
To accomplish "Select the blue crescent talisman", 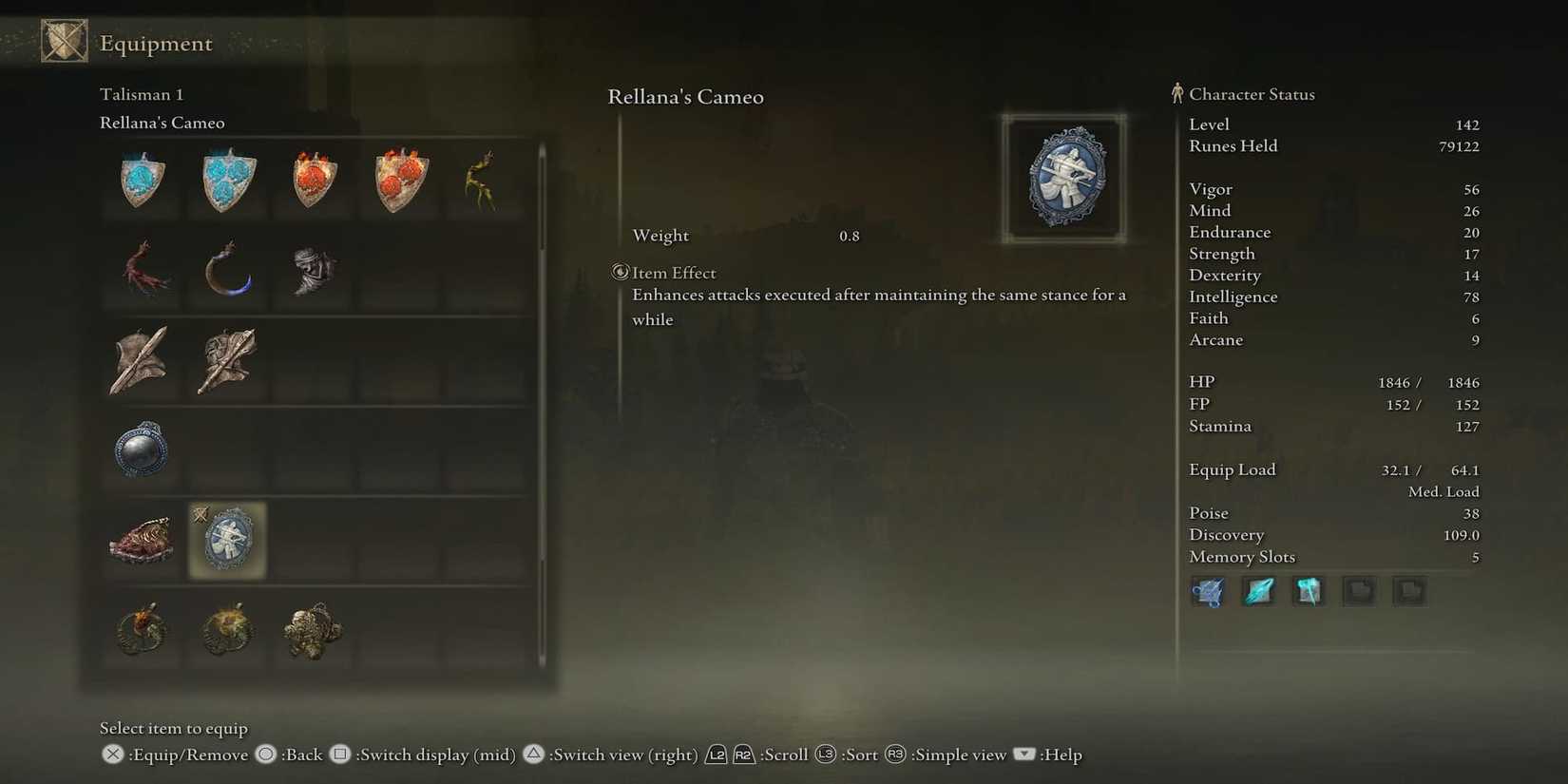I will tap(226, 271).
